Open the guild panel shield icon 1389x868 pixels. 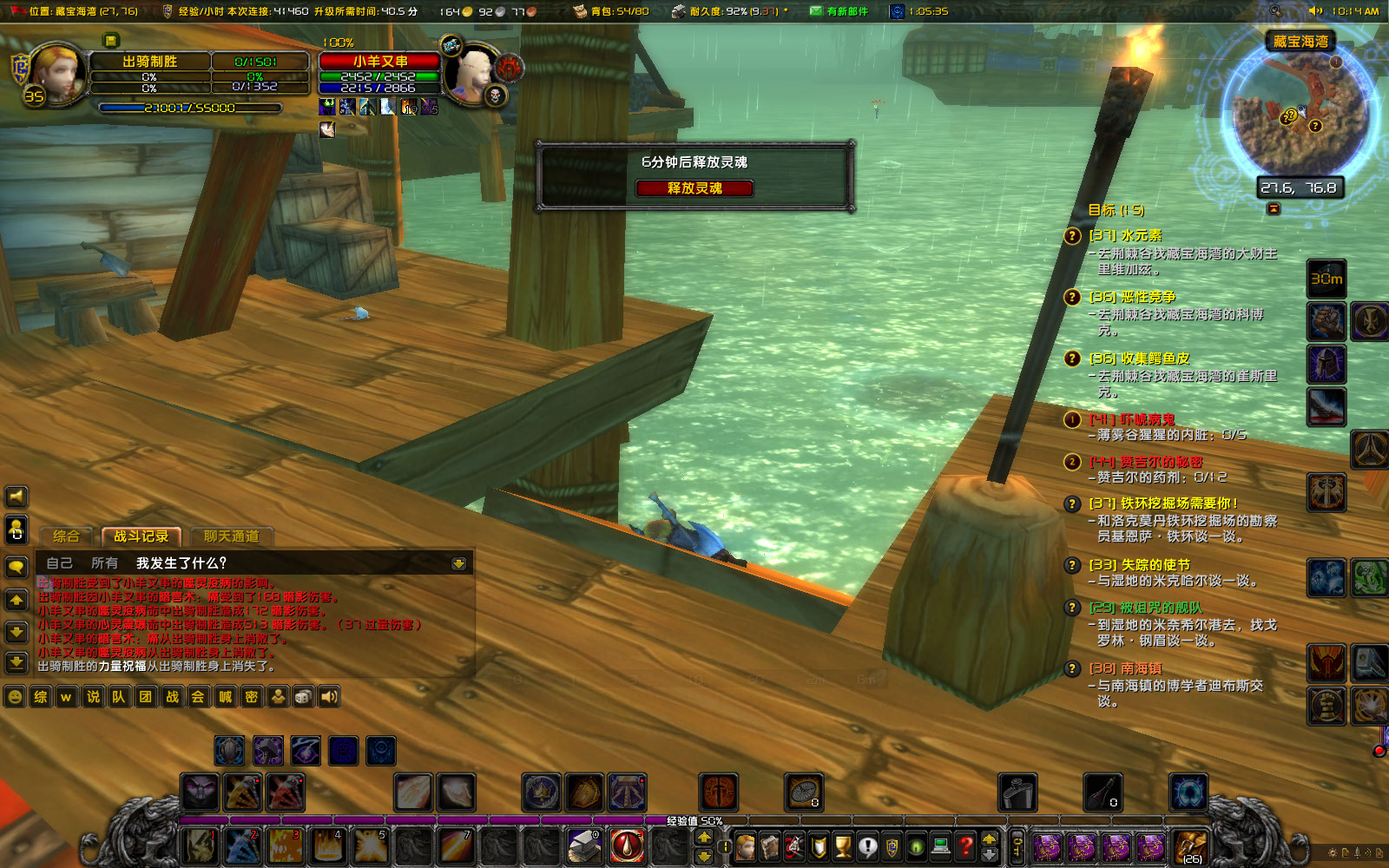pos(892,848)
